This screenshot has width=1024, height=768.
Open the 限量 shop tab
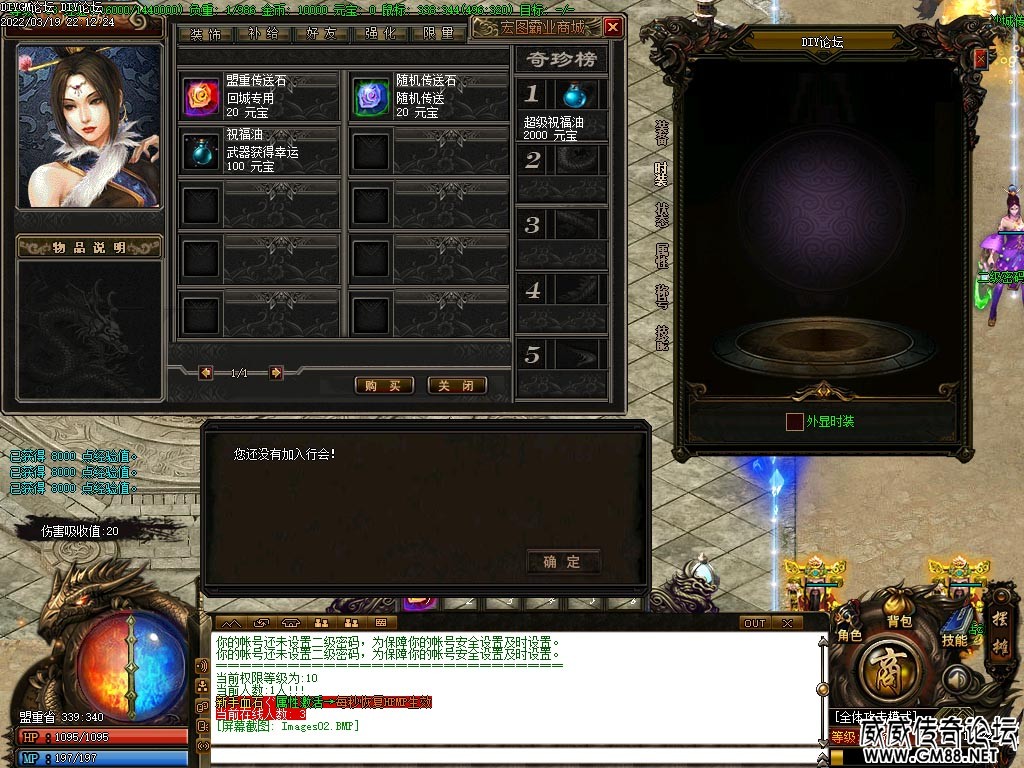click(438, 33)
